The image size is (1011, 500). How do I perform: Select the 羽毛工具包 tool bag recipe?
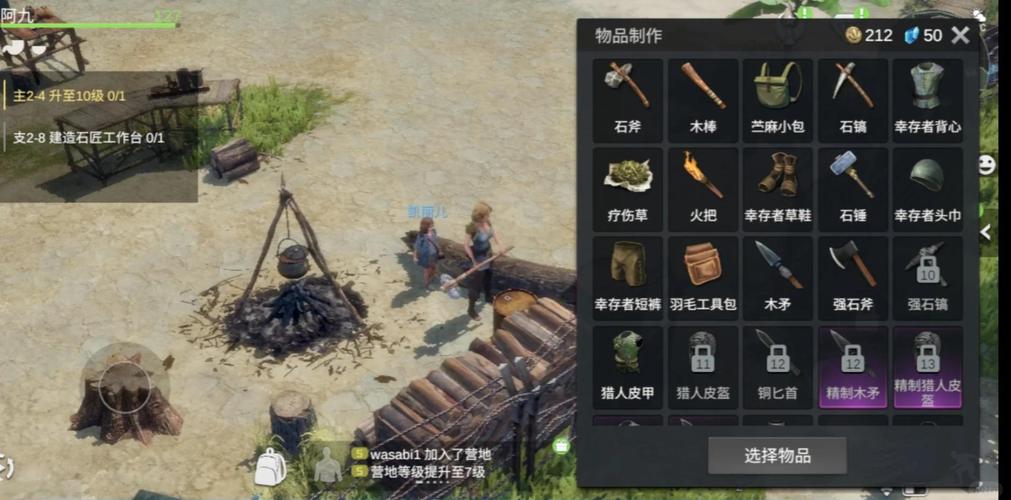(703, 277)
